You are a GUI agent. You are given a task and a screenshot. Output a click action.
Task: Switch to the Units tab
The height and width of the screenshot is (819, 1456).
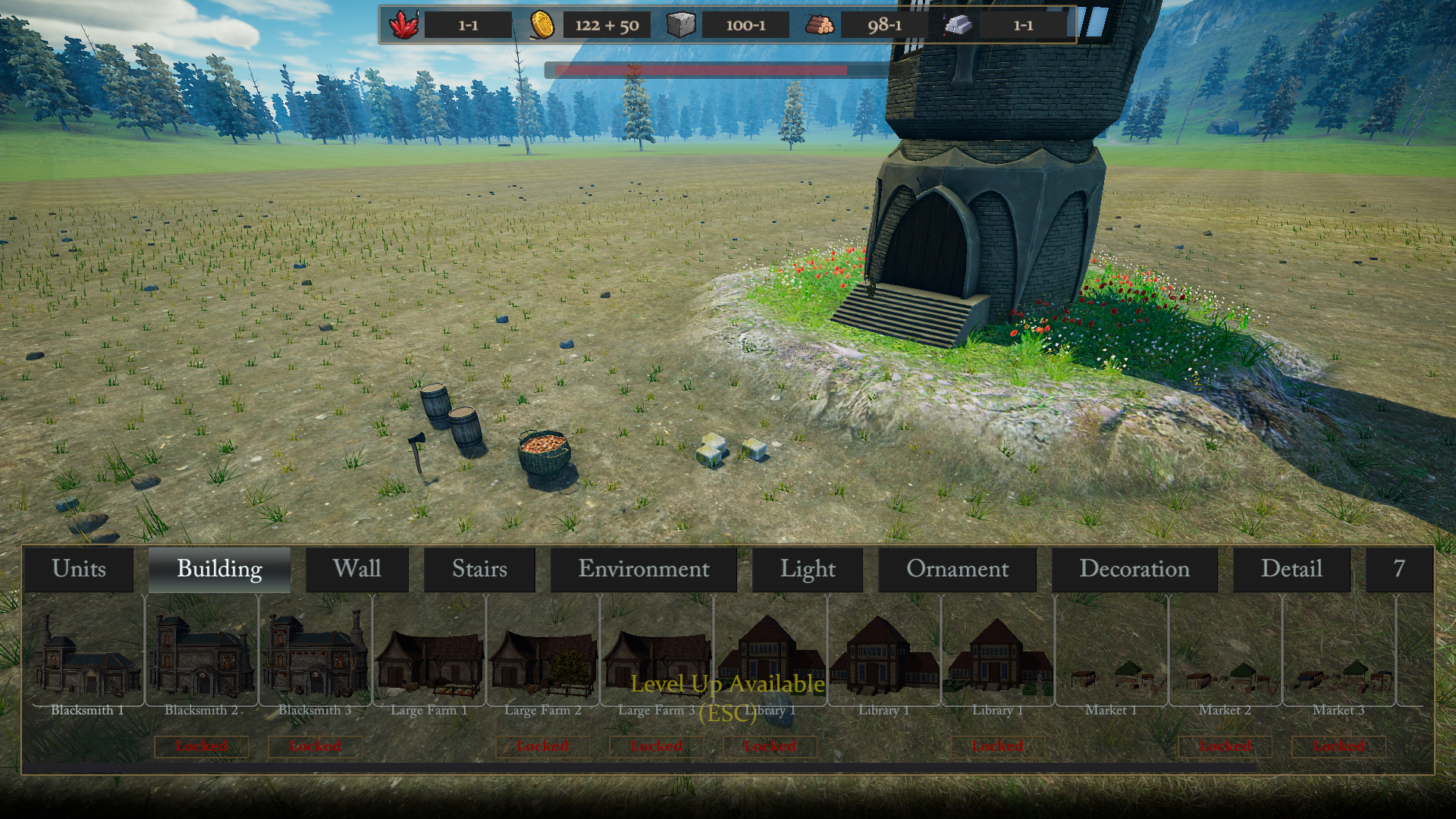click(x=79, y=569)
